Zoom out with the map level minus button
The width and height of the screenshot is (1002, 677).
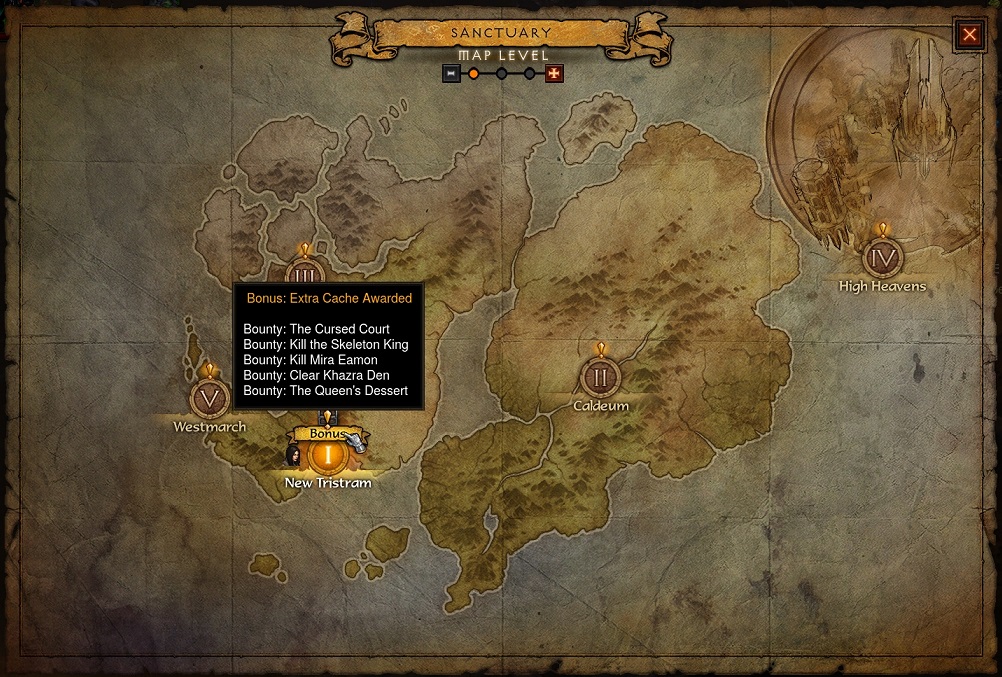coord(452,73)
